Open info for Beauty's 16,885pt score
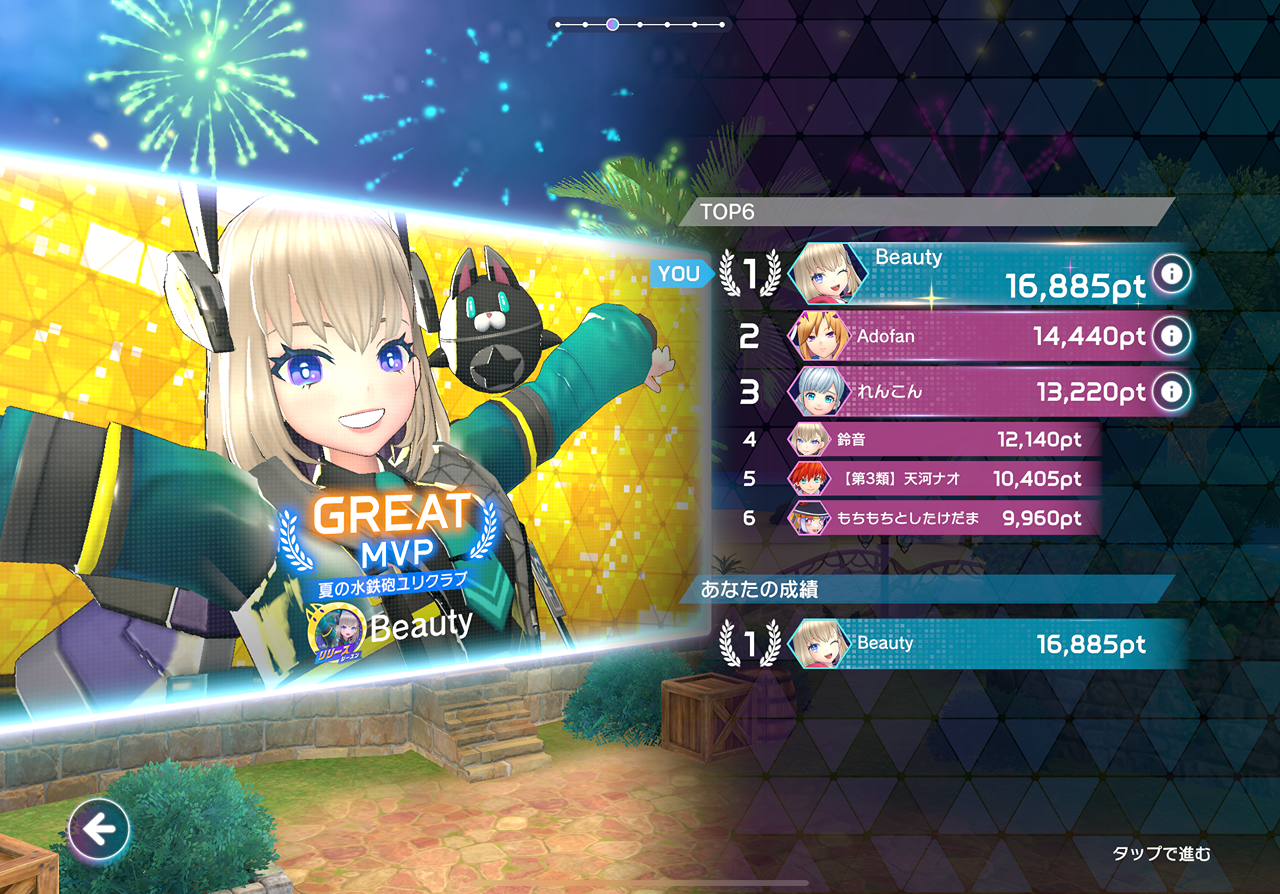The height and width of the screenshot is (894, 1280). coord(1171,273)
